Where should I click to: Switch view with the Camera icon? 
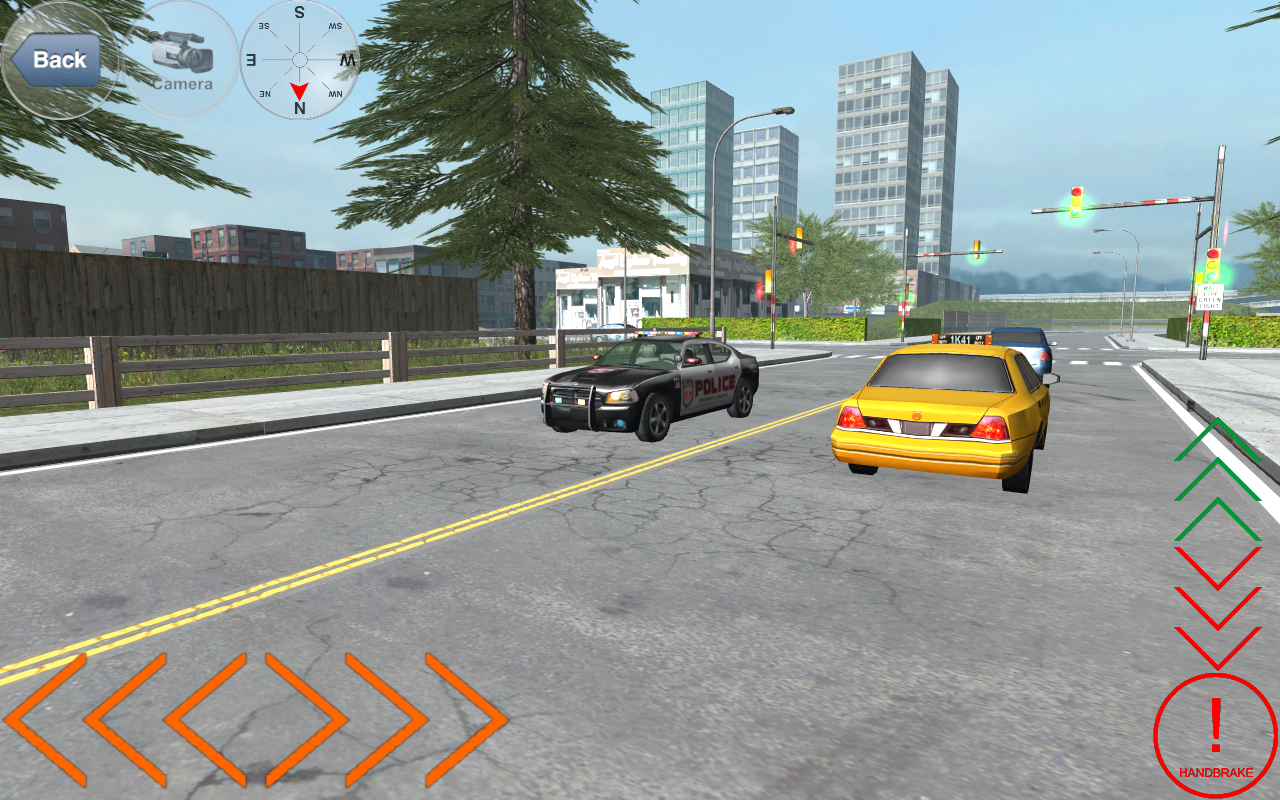tap(183, 60)
